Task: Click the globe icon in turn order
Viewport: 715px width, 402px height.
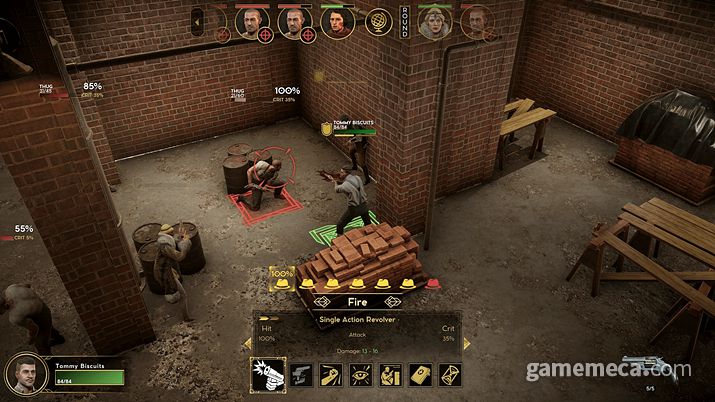Action: coord(379,21)
